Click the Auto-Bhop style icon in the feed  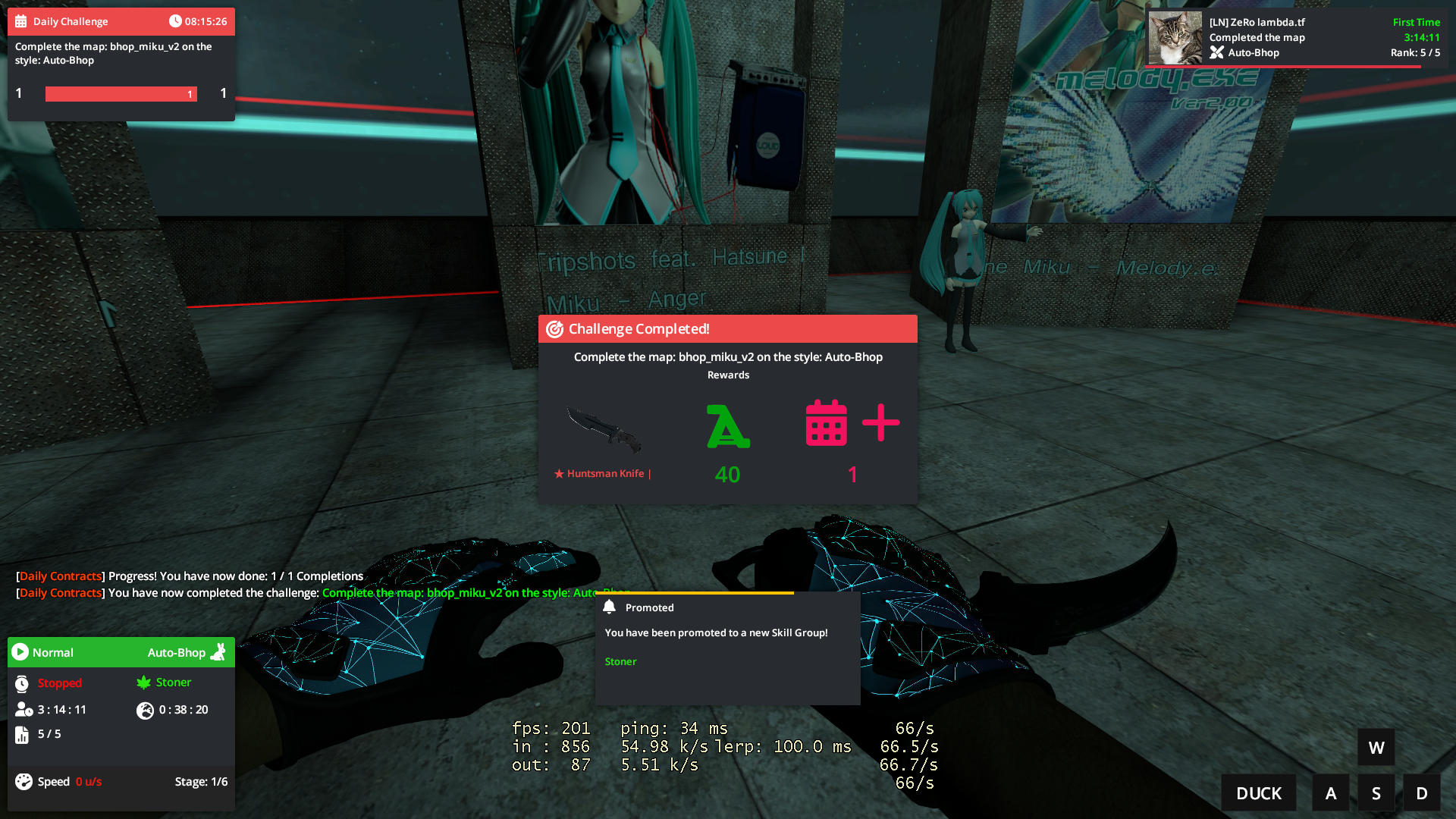pos(1218,52)
